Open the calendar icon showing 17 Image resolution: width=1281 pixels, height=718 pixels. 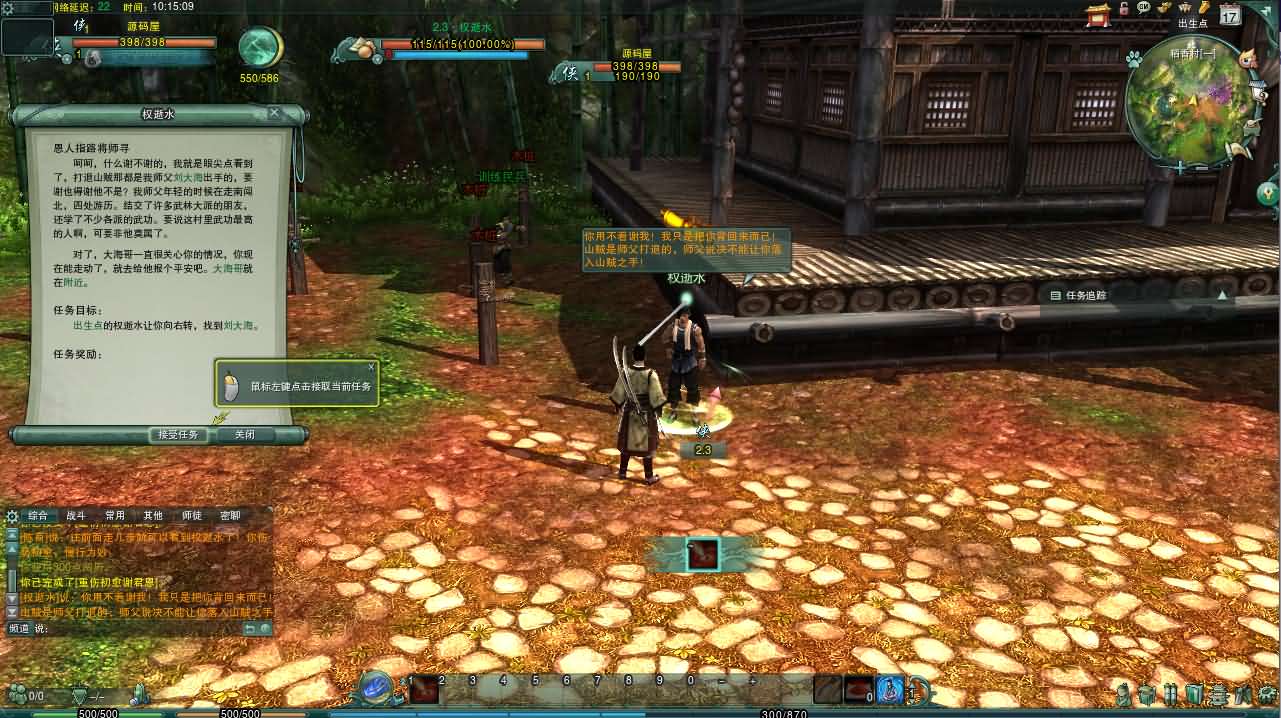[1229, 15]
